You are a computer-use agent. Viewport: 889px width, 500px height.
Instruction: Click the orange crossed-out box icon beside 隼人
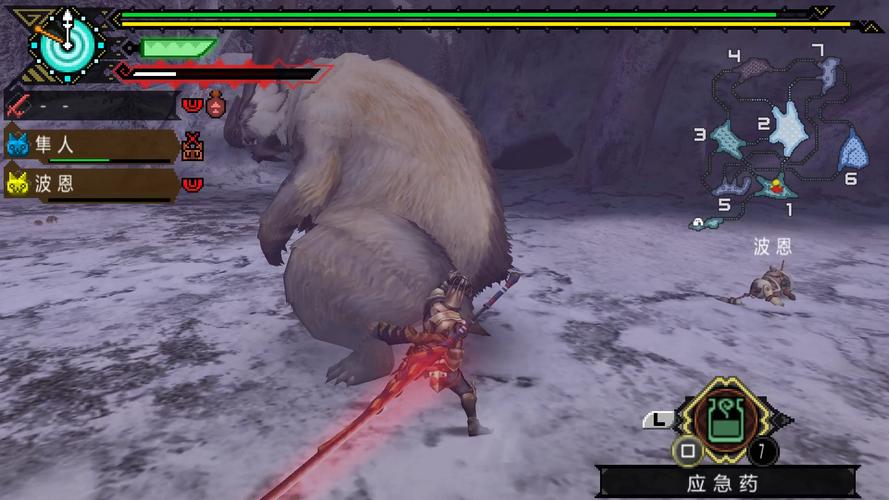(x=193, y=148)
